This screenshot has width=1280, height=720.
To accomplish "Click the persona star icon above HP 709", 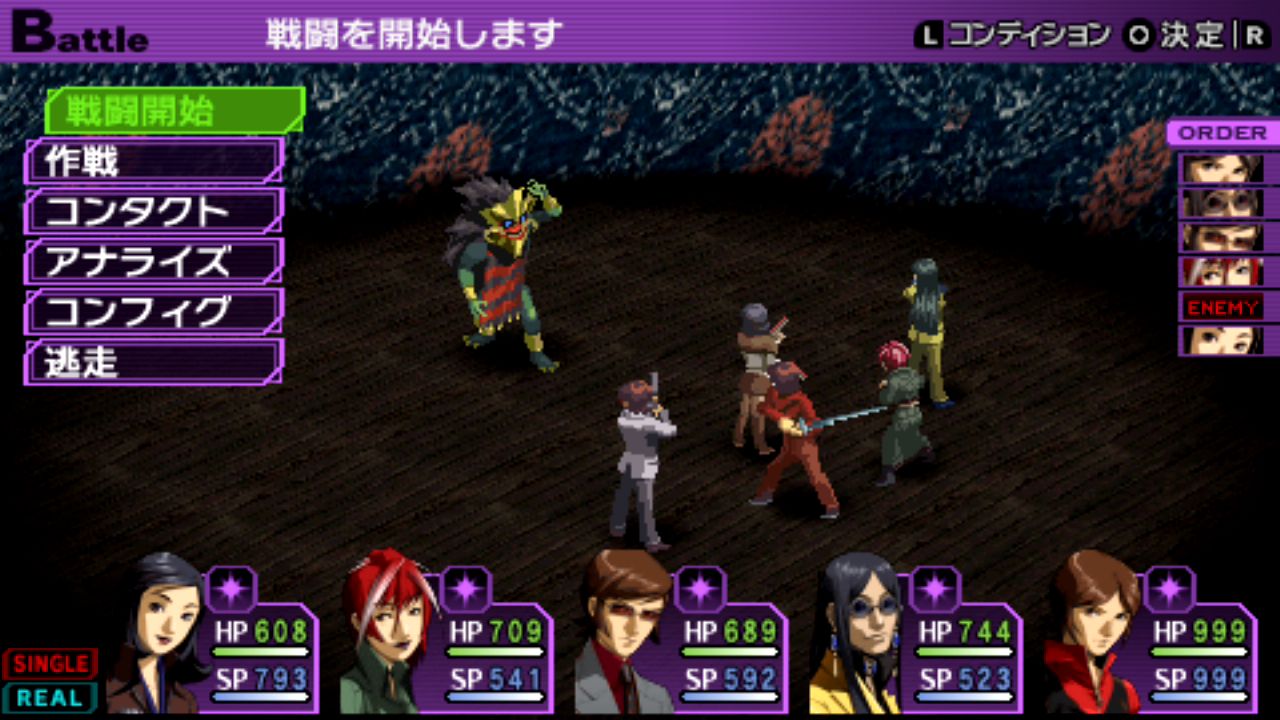I will tap(465, 588).
